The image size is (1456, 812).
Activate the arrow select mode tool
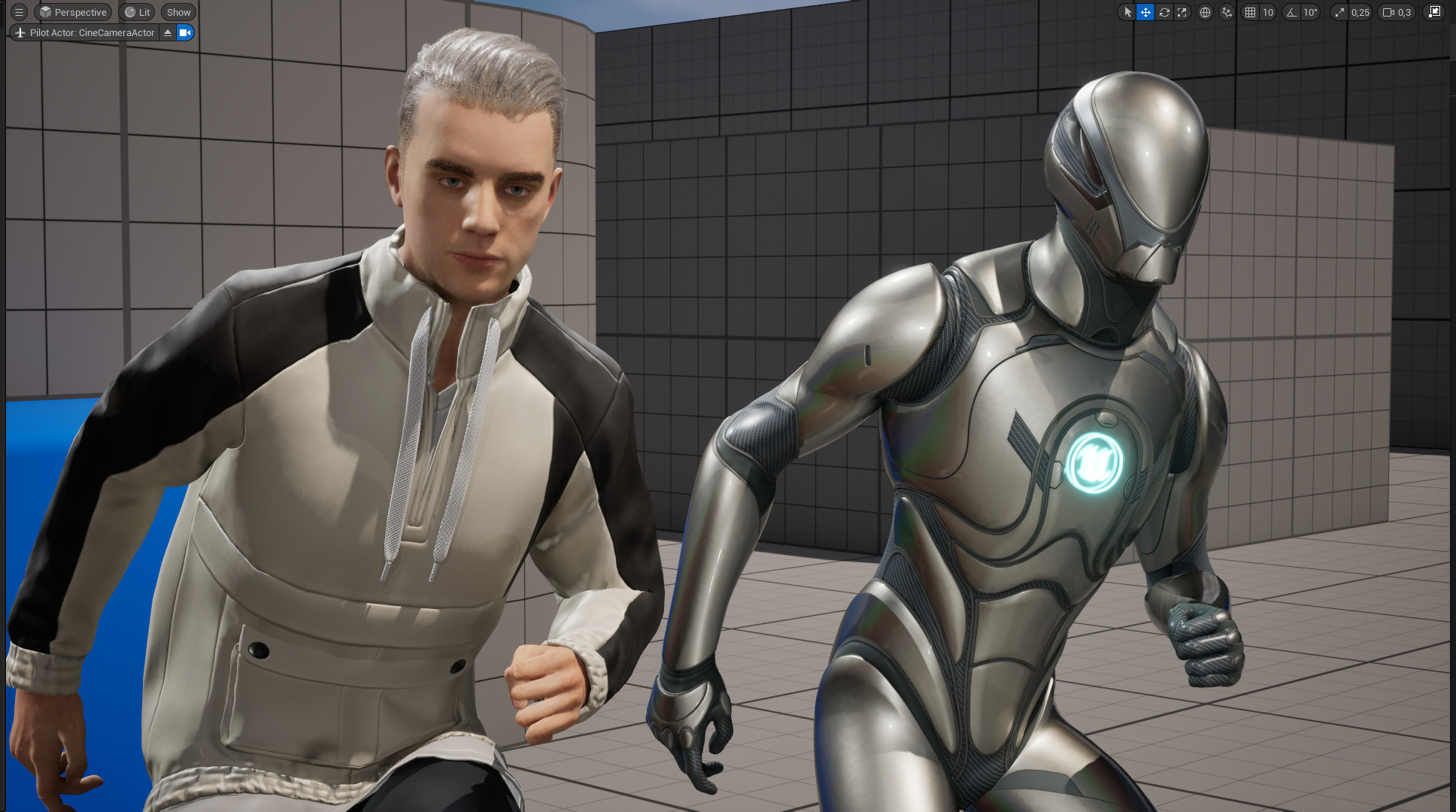tap(1127, 12)
